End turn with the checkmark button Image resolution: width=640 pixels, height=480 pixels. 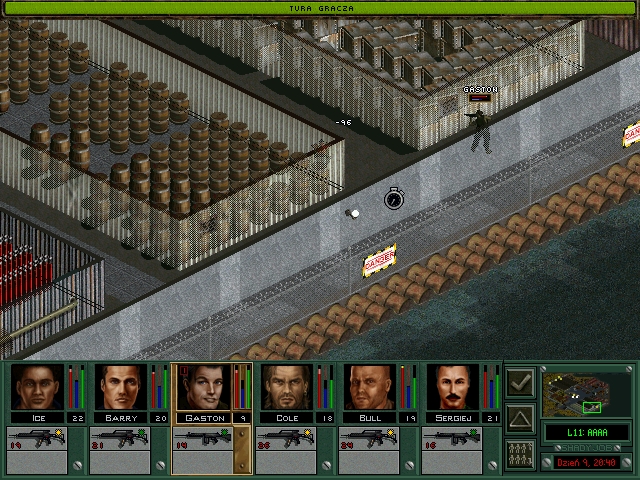pyautogui.click(x=520, y=383)
